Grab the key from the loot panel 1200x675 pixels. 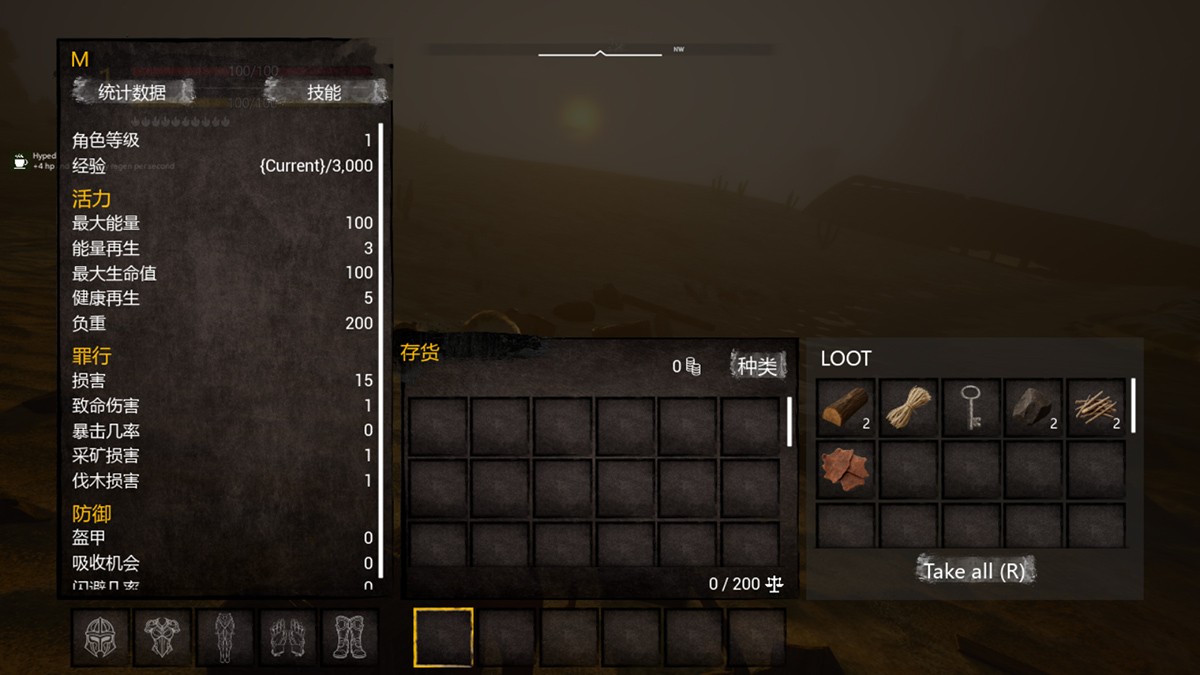970,407
